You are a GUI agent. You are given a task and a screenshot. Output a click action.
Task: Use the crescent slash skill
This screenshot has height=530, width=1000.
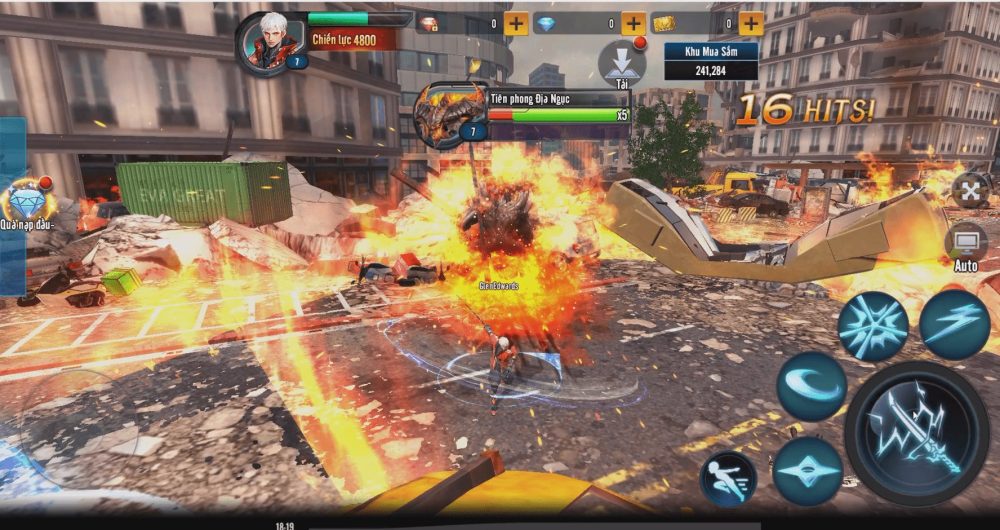coord(811,385)
